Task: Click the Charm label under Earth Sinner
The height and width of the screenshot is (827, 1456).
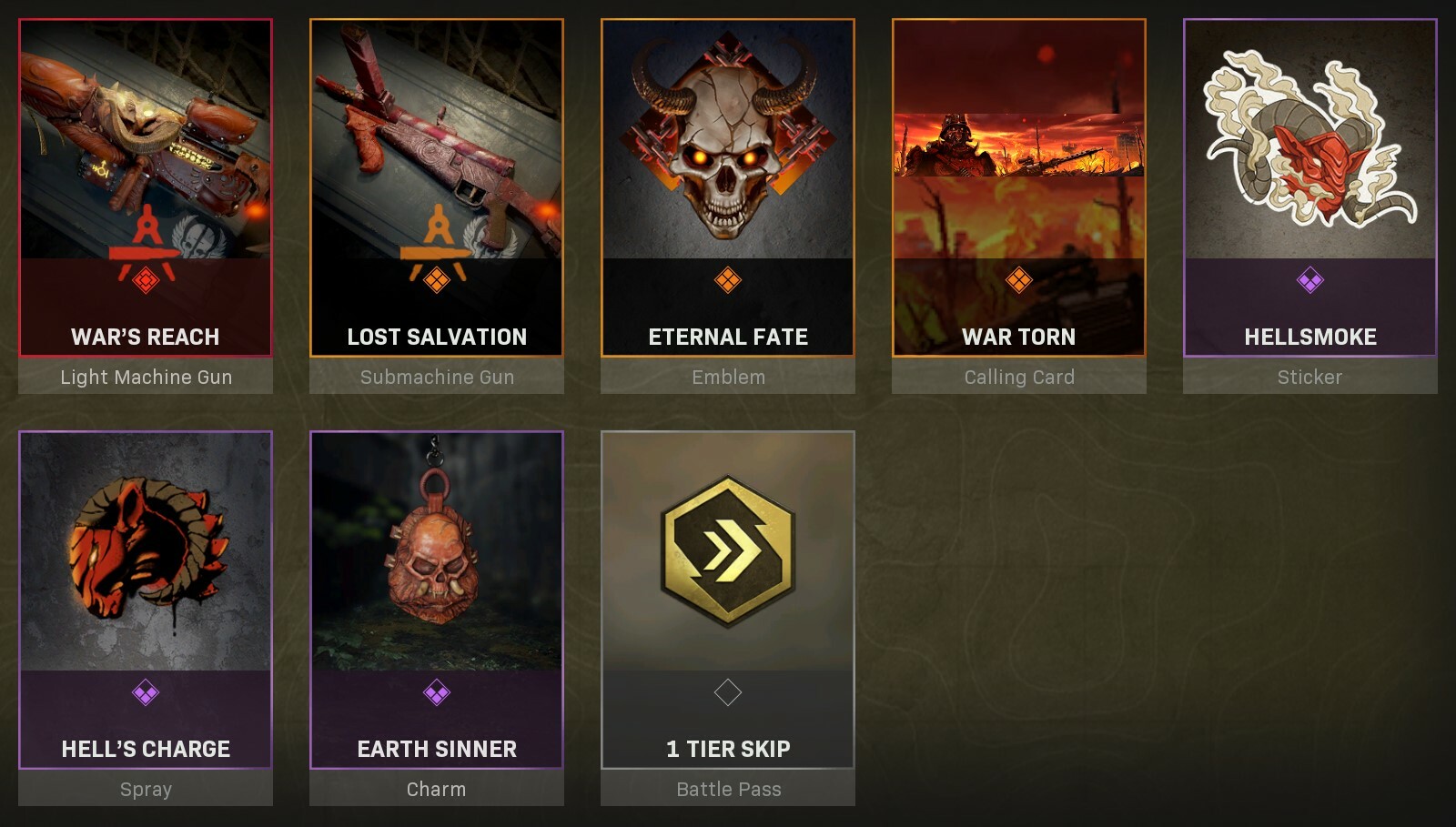Action: (x=437, y=790)
